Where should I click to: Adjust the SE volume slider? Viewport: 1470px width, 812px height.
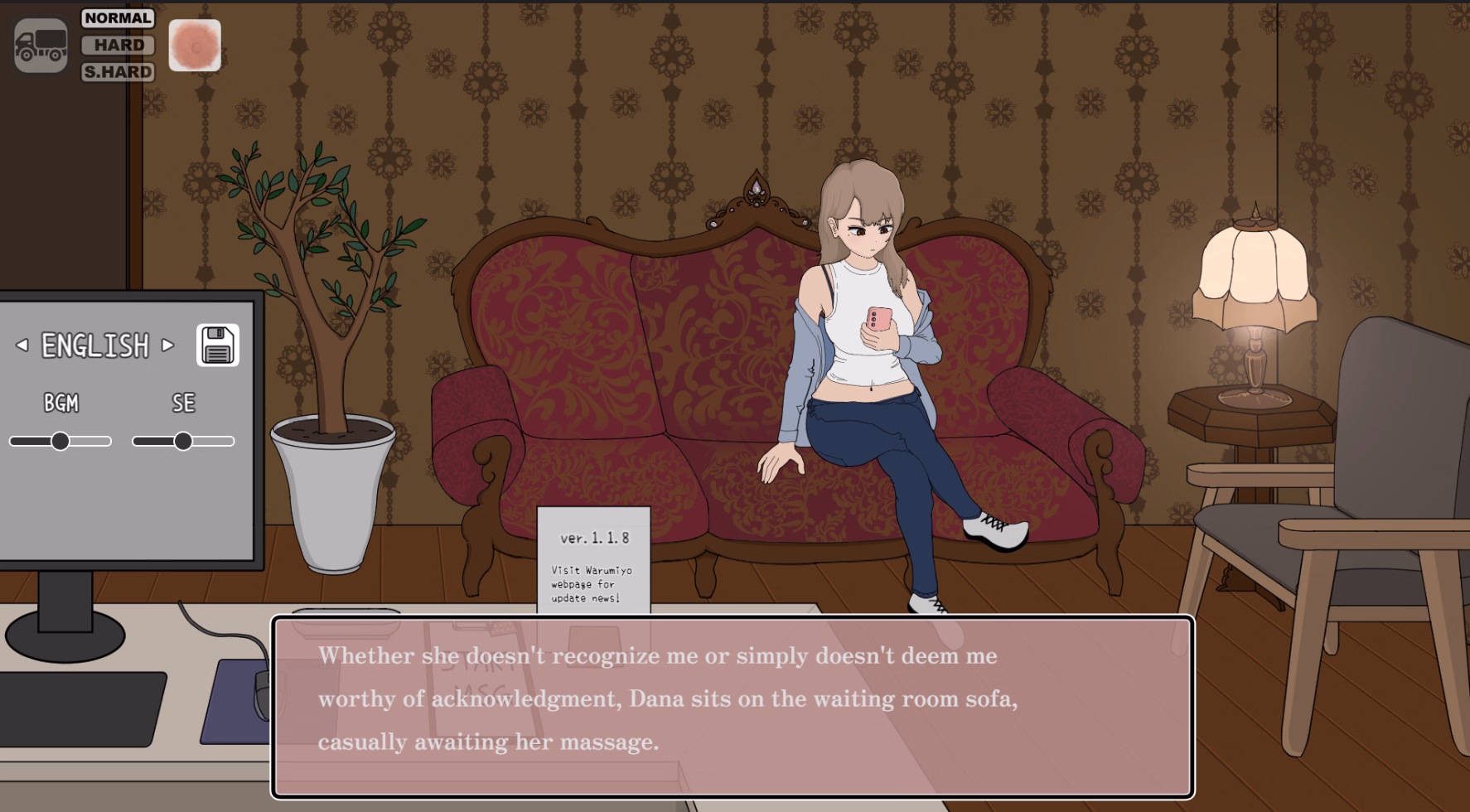183,442
